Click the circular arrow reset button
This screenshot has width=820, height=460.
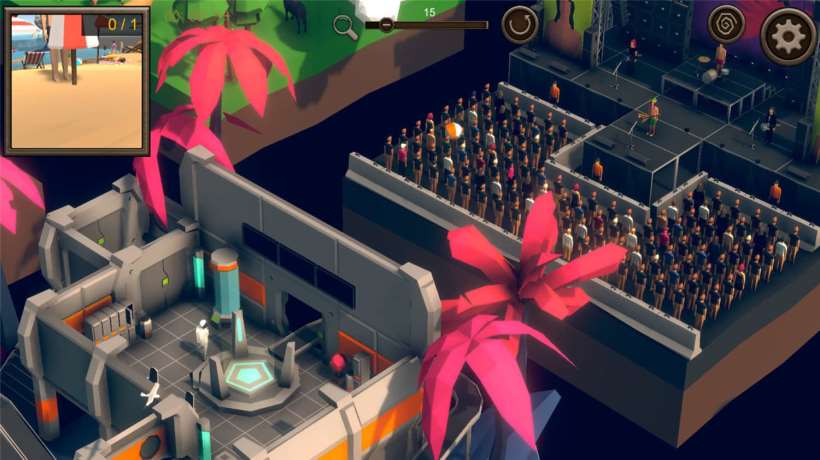point(520,25)
